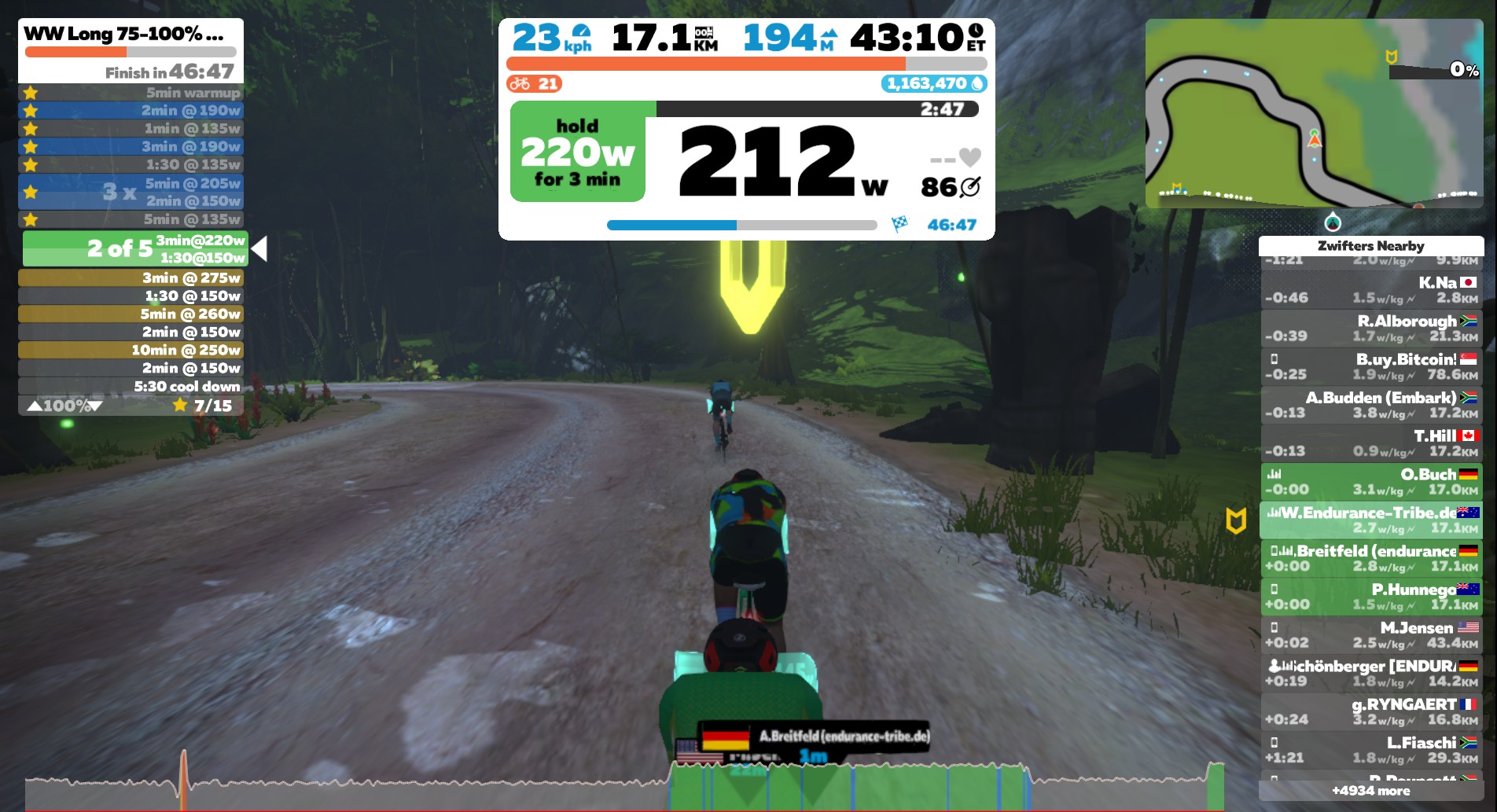Open the minimap view
Viewport: 1497px width, 812px height.
[1313, 113]
